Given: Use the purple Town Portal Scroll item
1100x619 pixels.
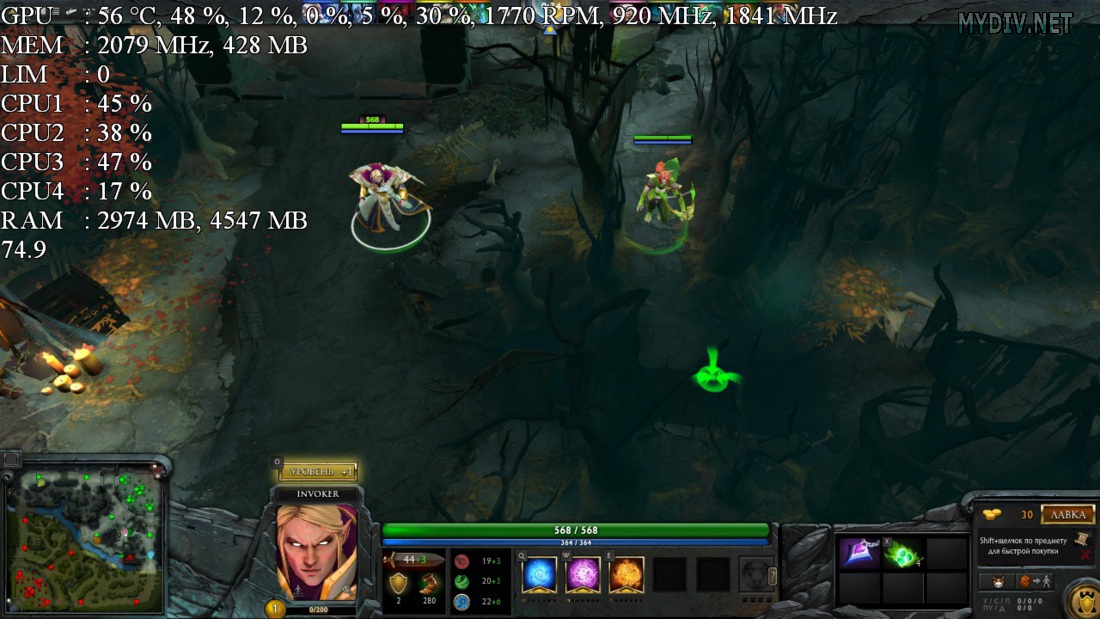Looking at the screenshot, I should pos(859,553).
